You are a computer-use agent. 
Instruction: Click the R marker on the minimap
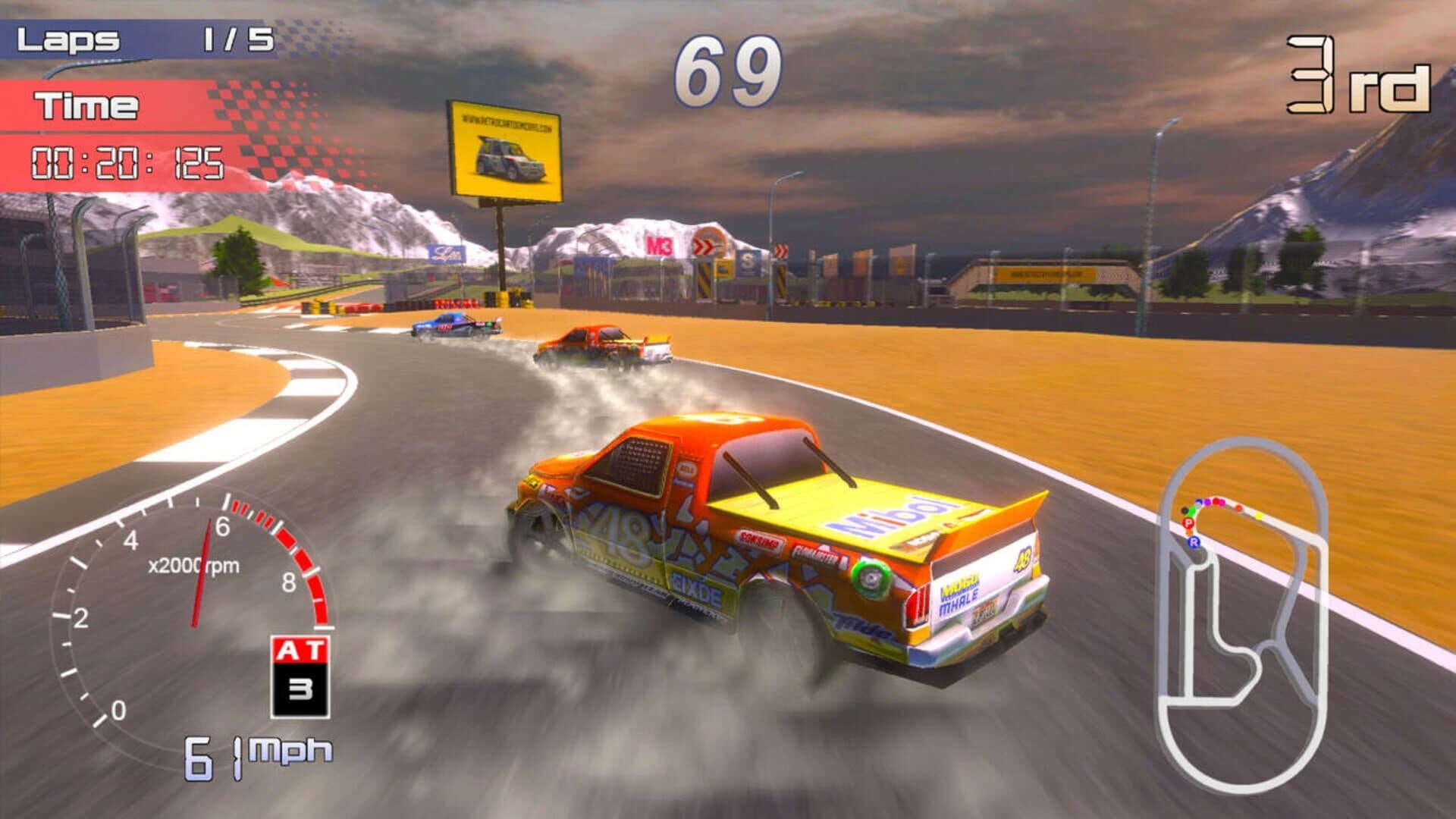pyautogui.click(x=1194, y=542)
